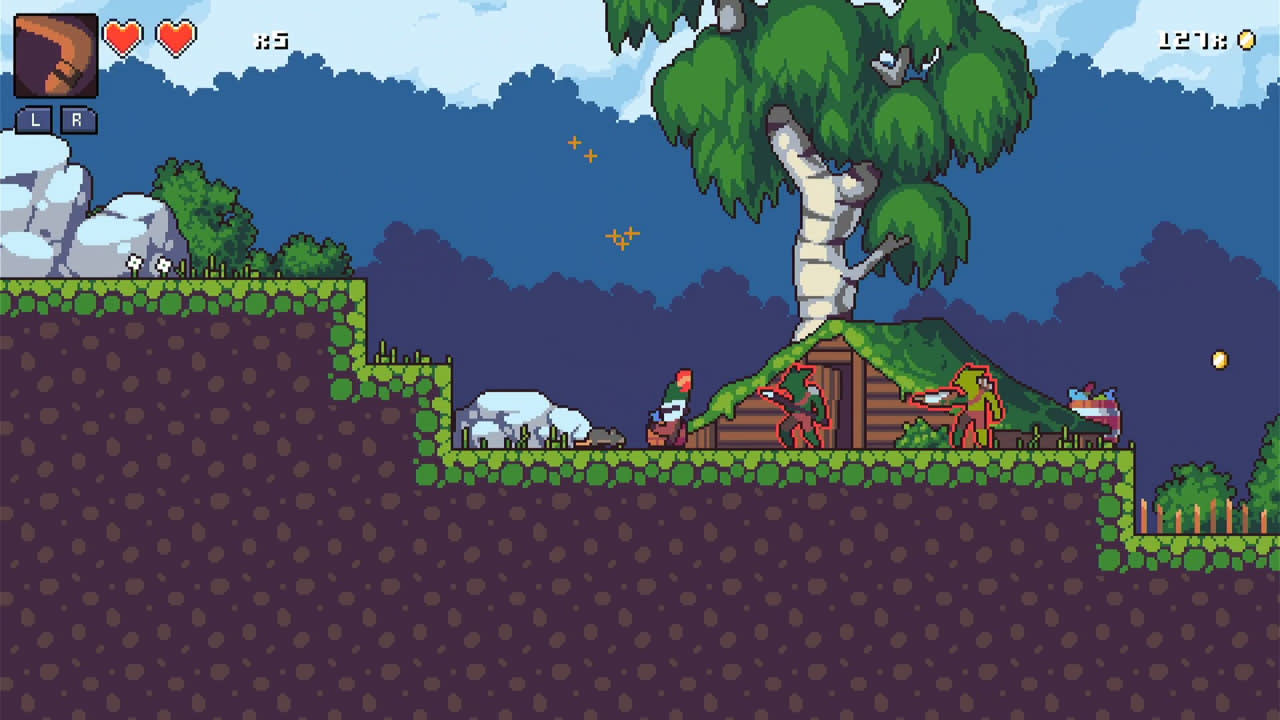This screenshot has width=1280, height=720.
Task: Click the orange sparkle effect in the sky
Action: [583, 148]
